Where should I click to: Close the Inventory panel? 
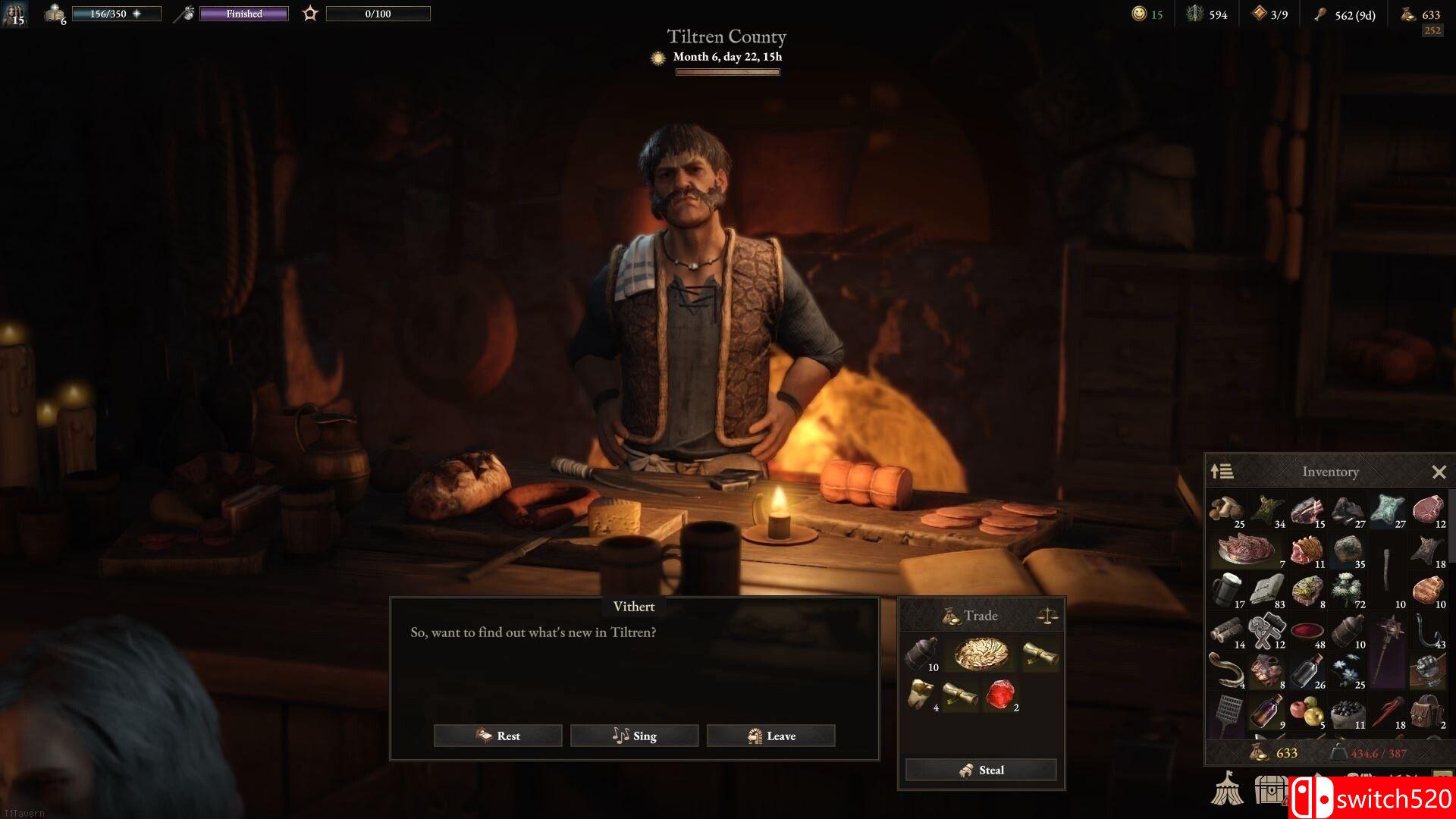click(1439, 472)
